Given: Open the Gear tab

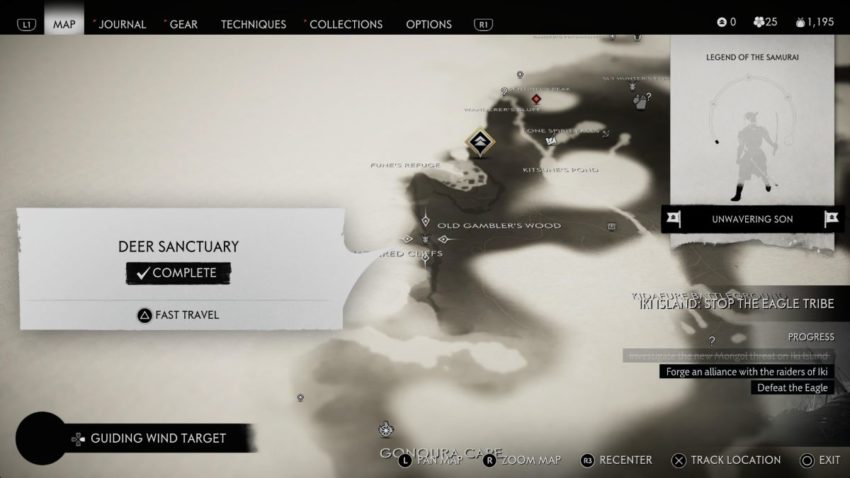Looking at the screenshot, I should (184, 24).
